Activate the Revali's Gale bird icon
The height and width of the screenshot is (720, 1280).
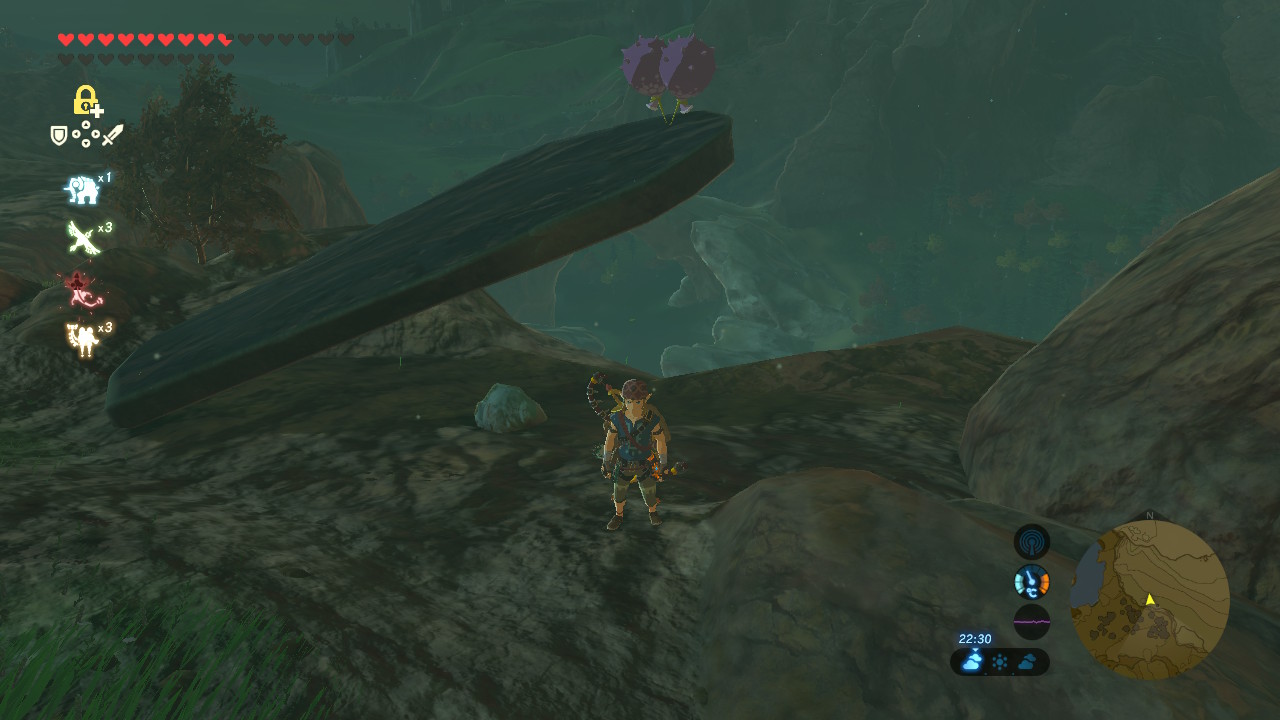click(82, 237)
